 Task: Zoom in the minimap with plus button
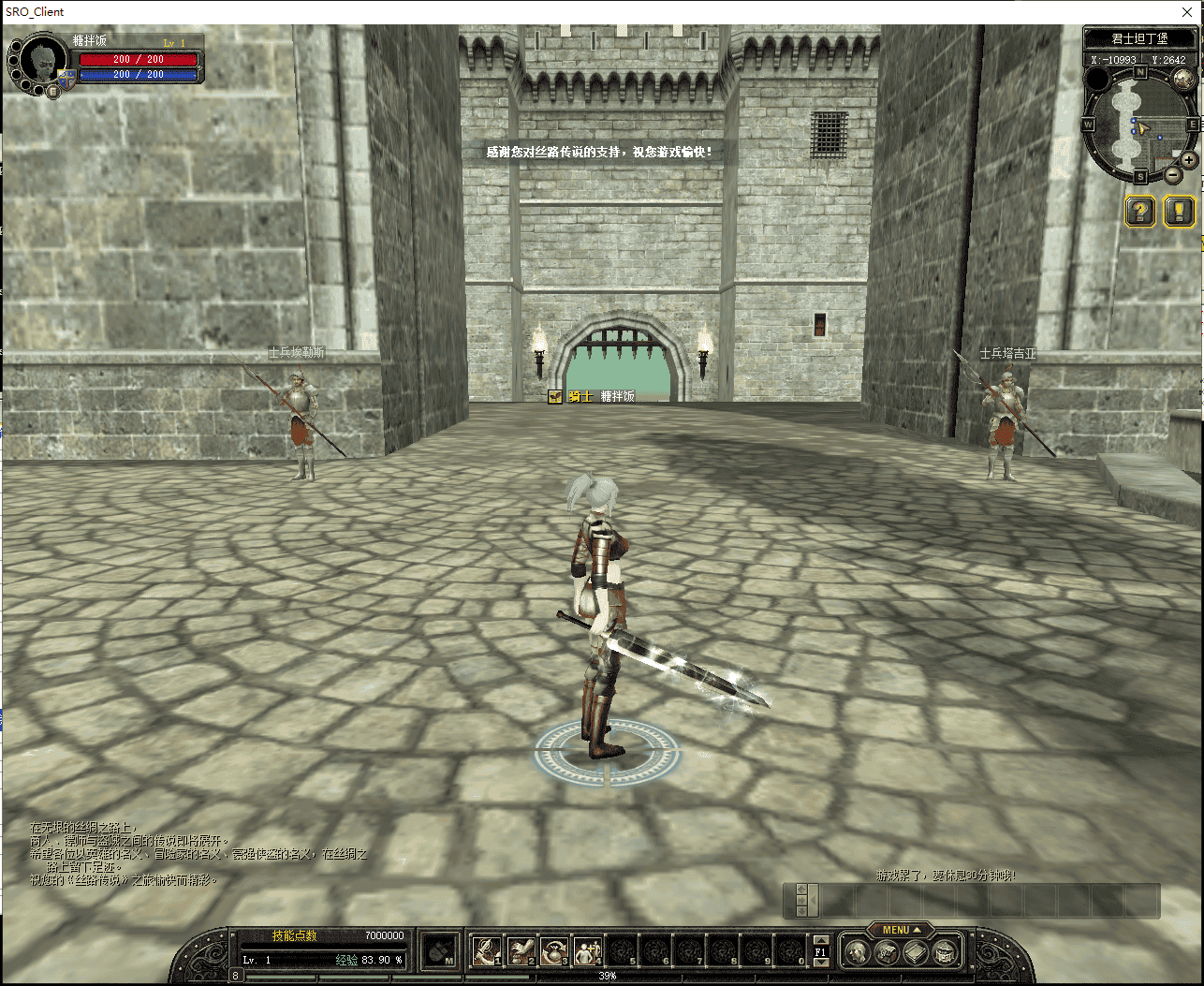coord(1189,160)
